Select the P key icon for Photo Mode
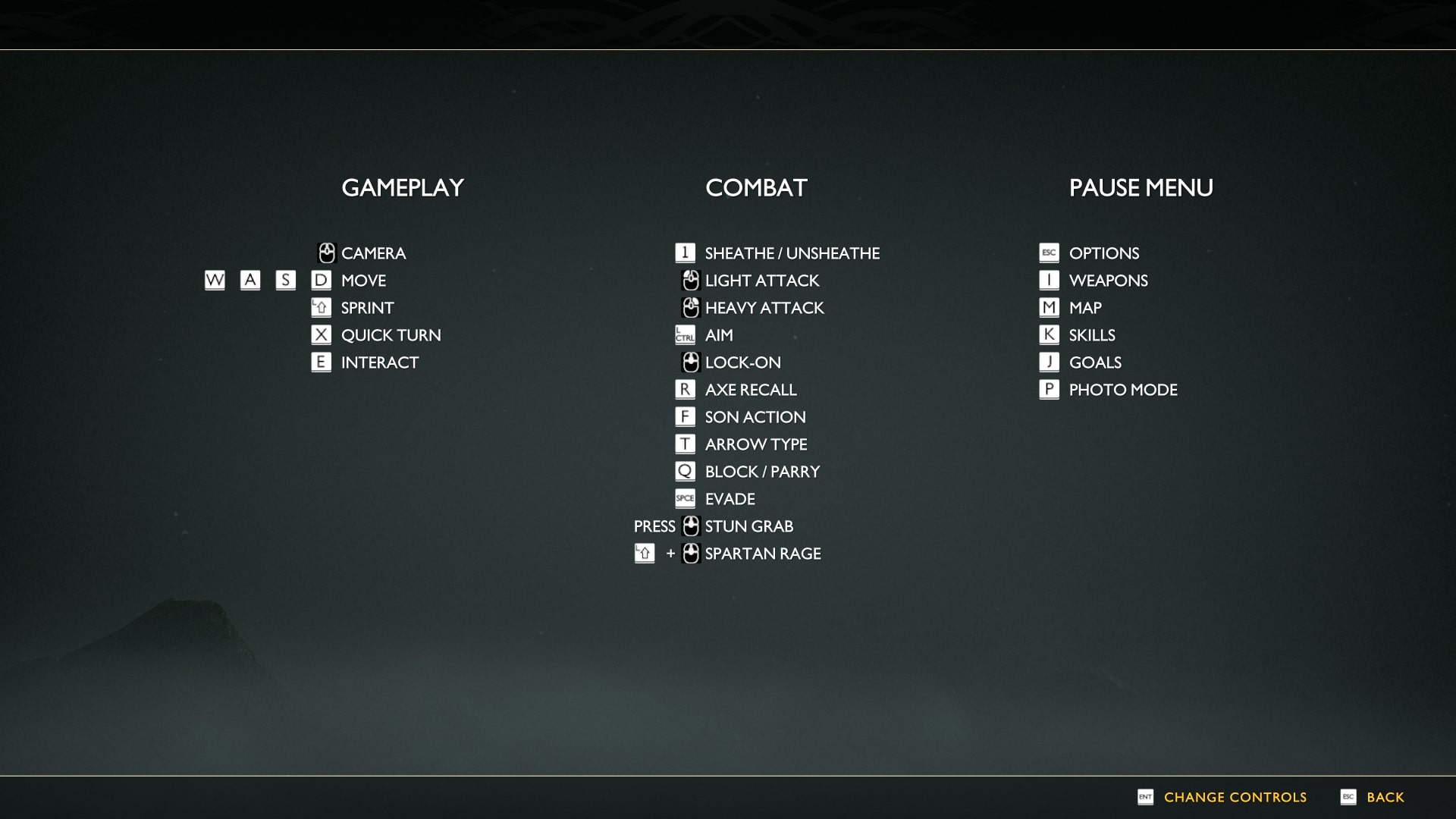1456x819 pixels. pos(1049,389)
